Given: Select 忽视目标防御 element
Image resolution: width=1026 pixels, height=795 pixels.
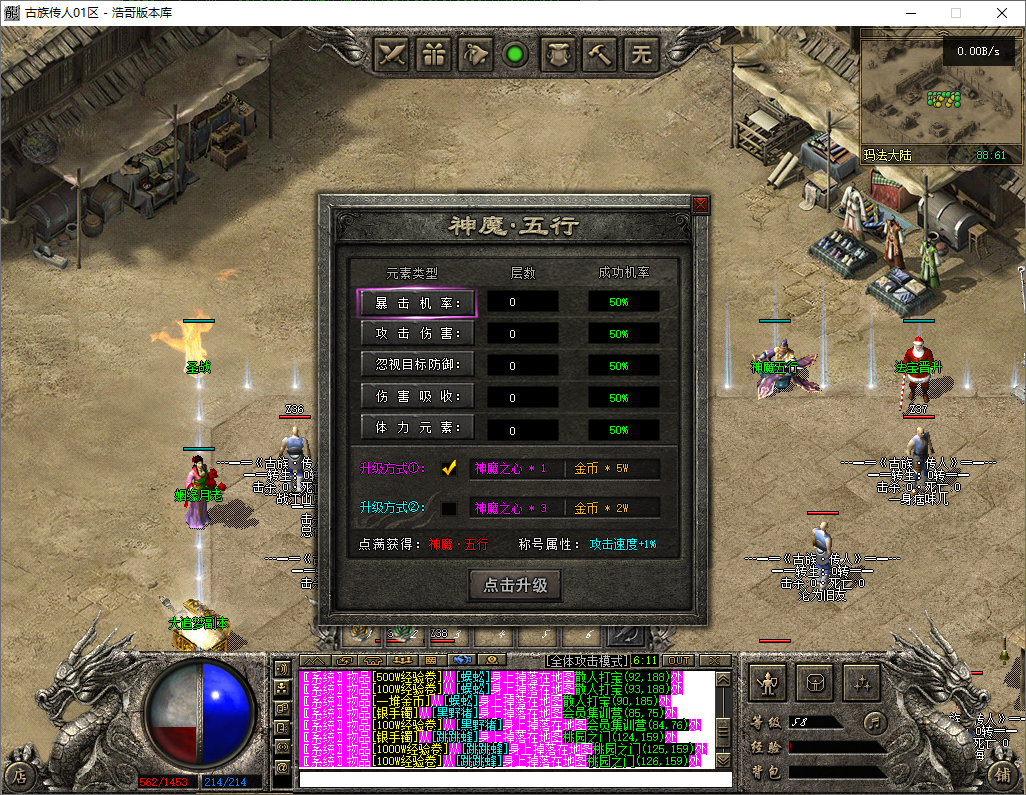Looking at the screenshot, I should (416, 365).
